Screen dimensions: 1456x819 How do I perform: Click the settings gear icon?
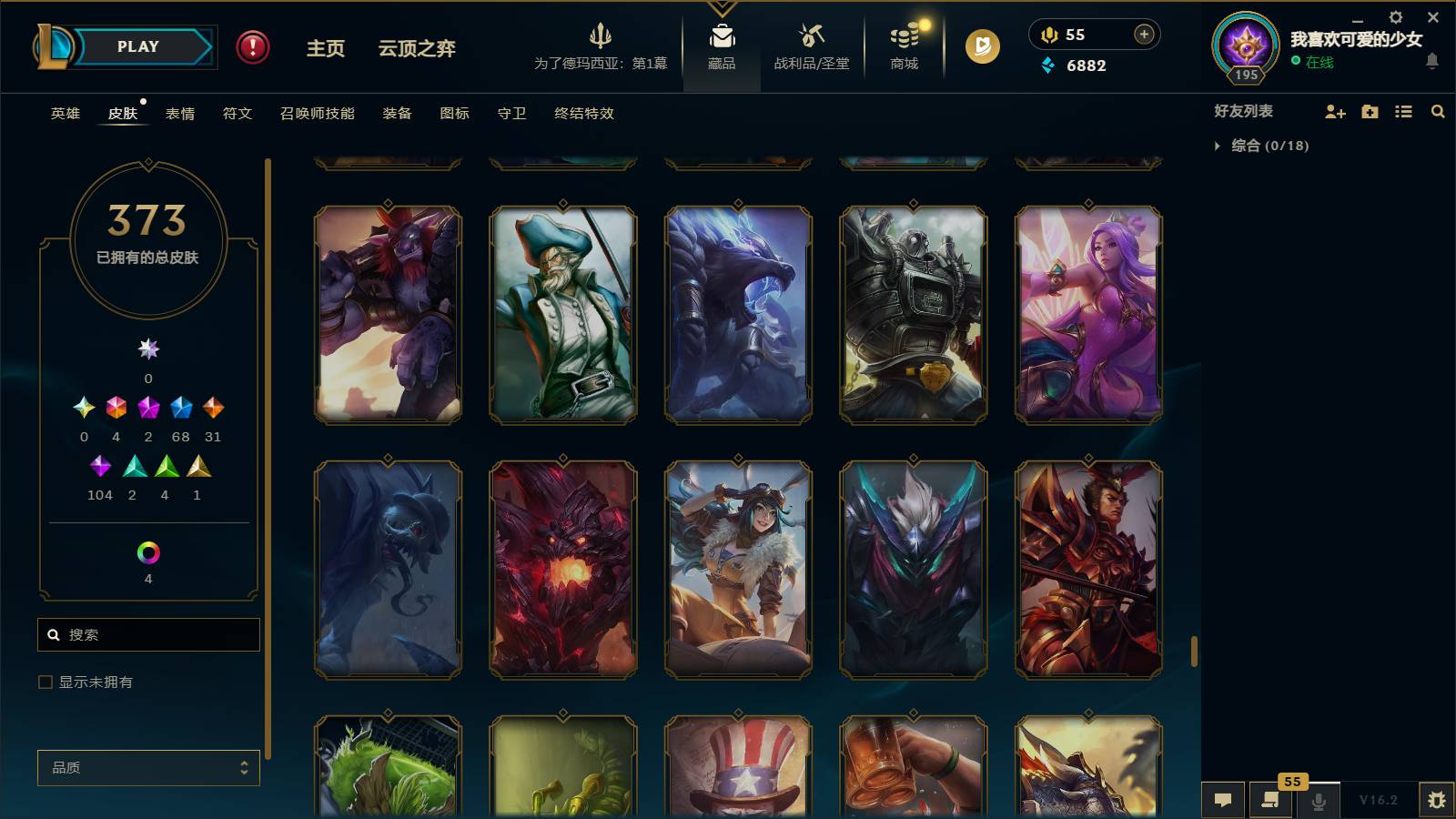click(x=1395, y=16)
